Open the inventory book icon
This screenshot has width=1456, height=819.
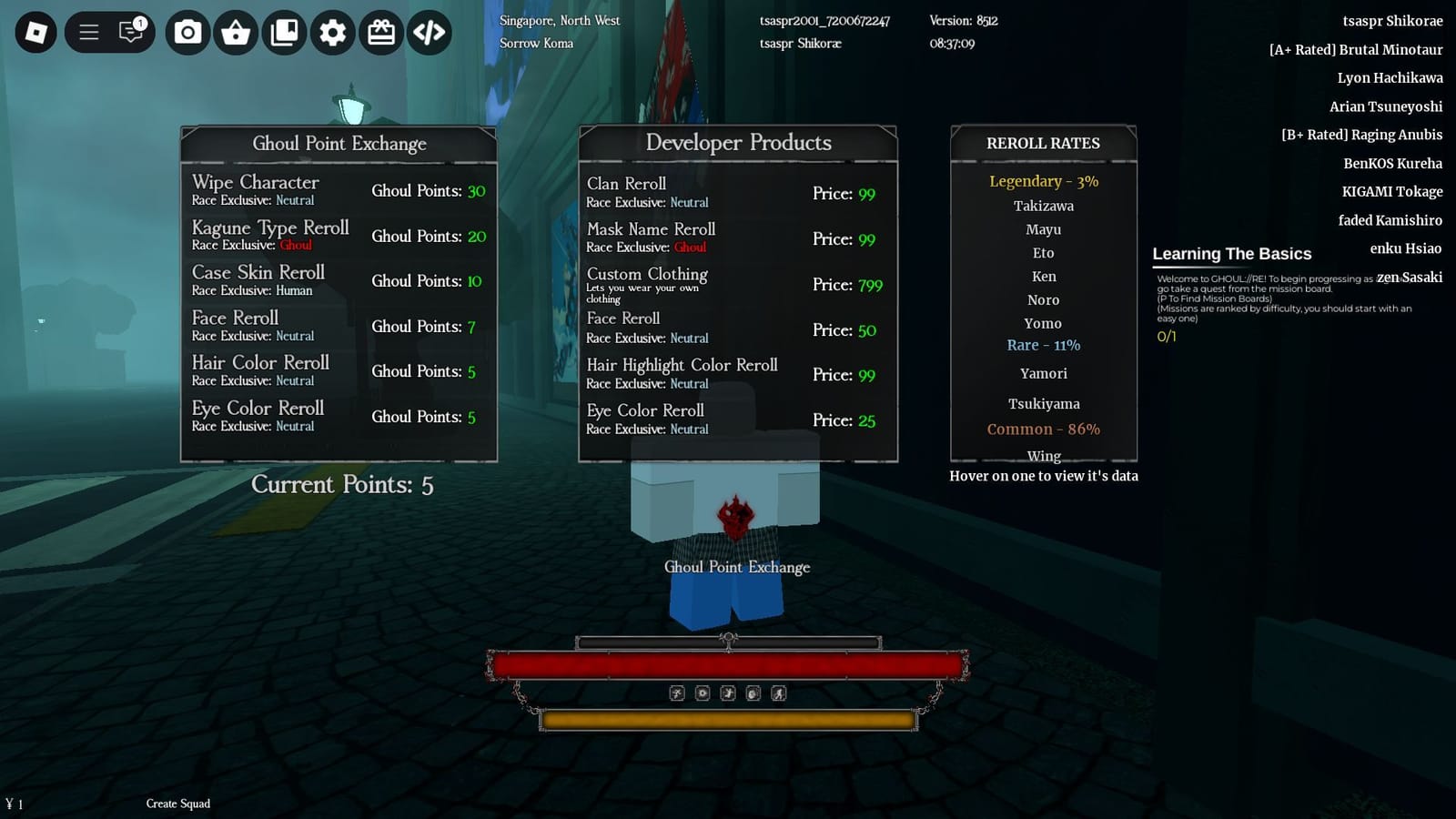click(x=284, y=31)
